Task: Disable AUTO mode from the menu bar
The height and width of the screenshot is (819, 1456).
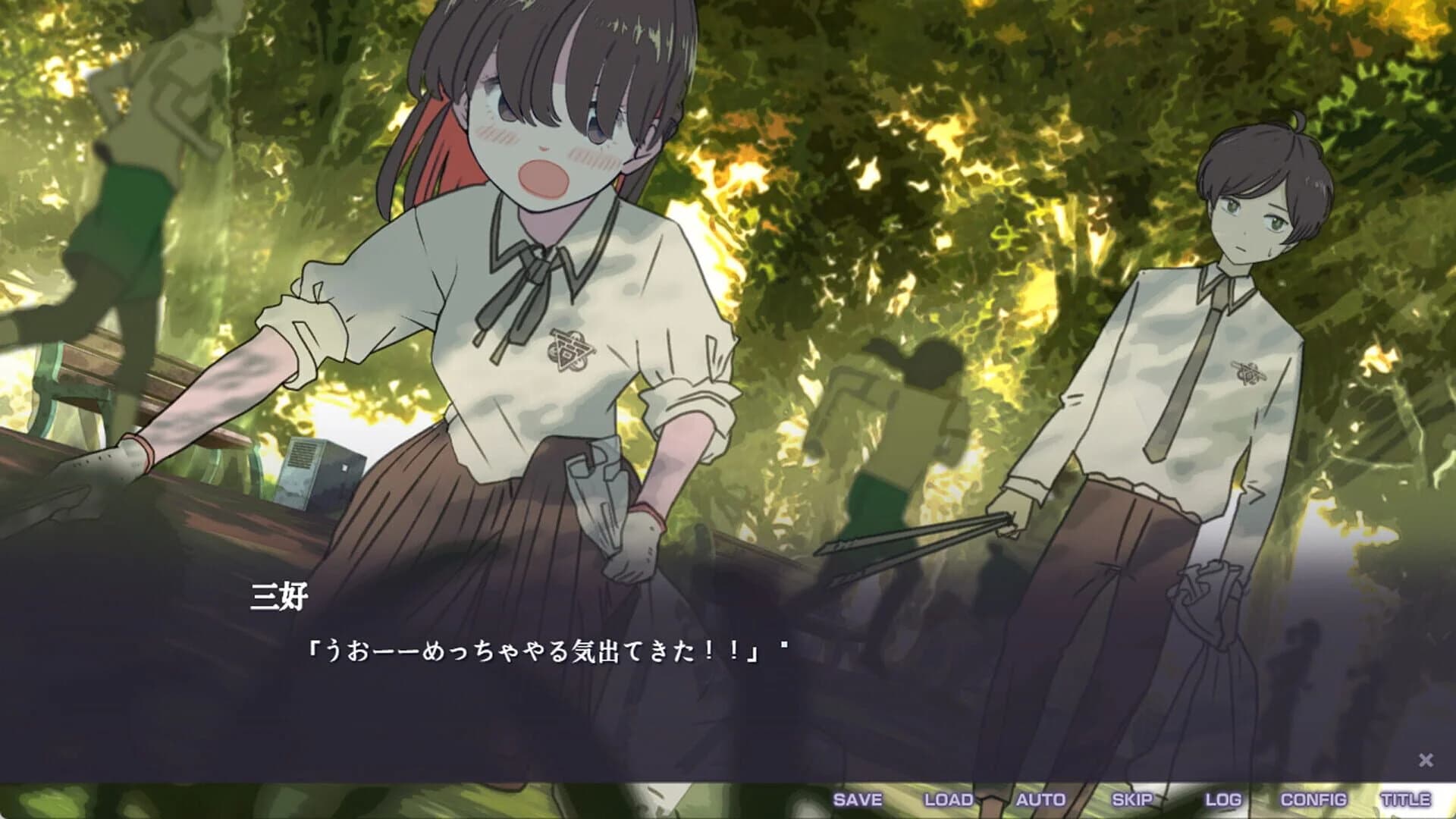Action: 1040,799
